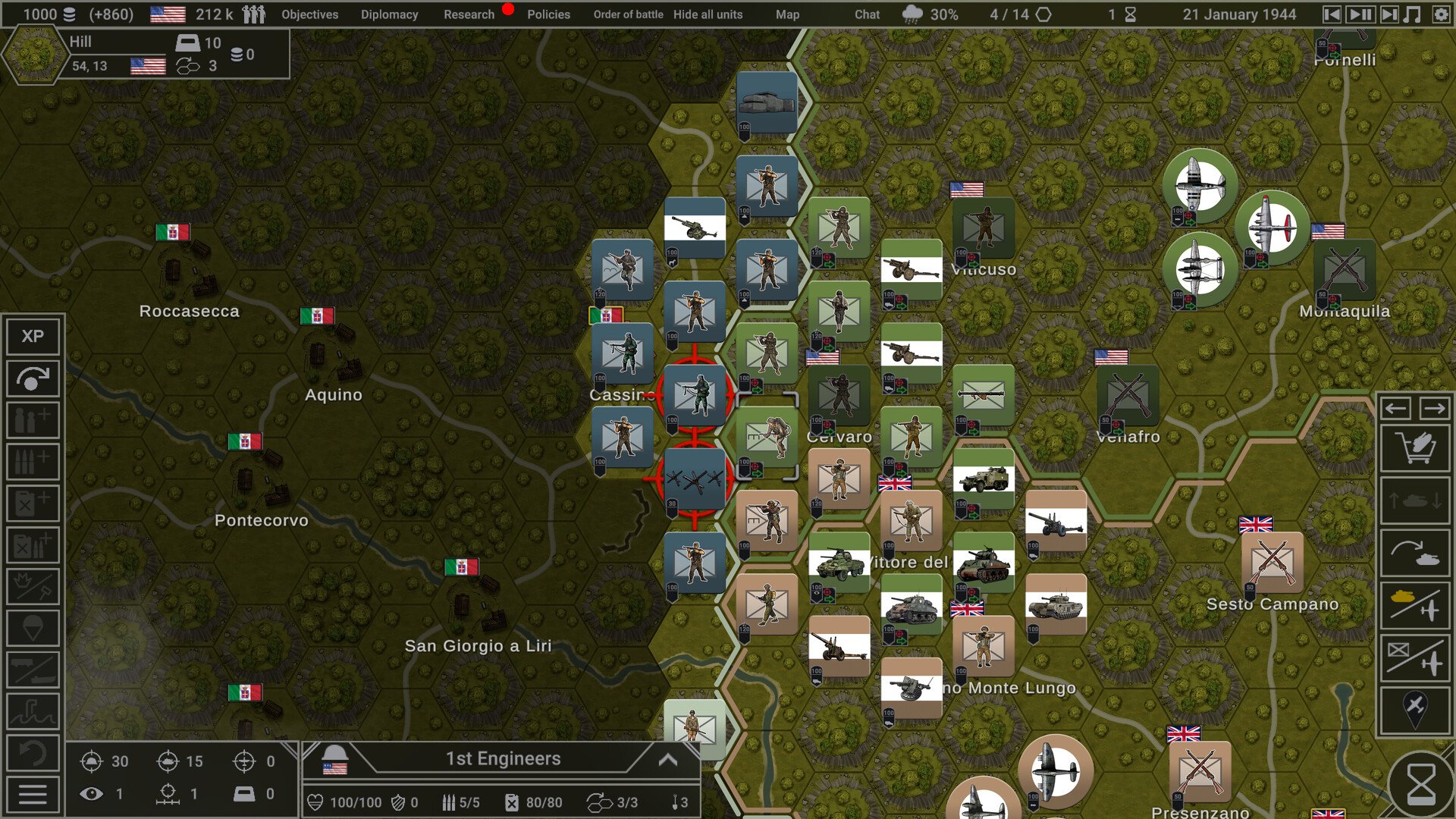This screenshot has width=1456, height=819.
Task: Click the XP button
Action: click(x=33, y=336)
